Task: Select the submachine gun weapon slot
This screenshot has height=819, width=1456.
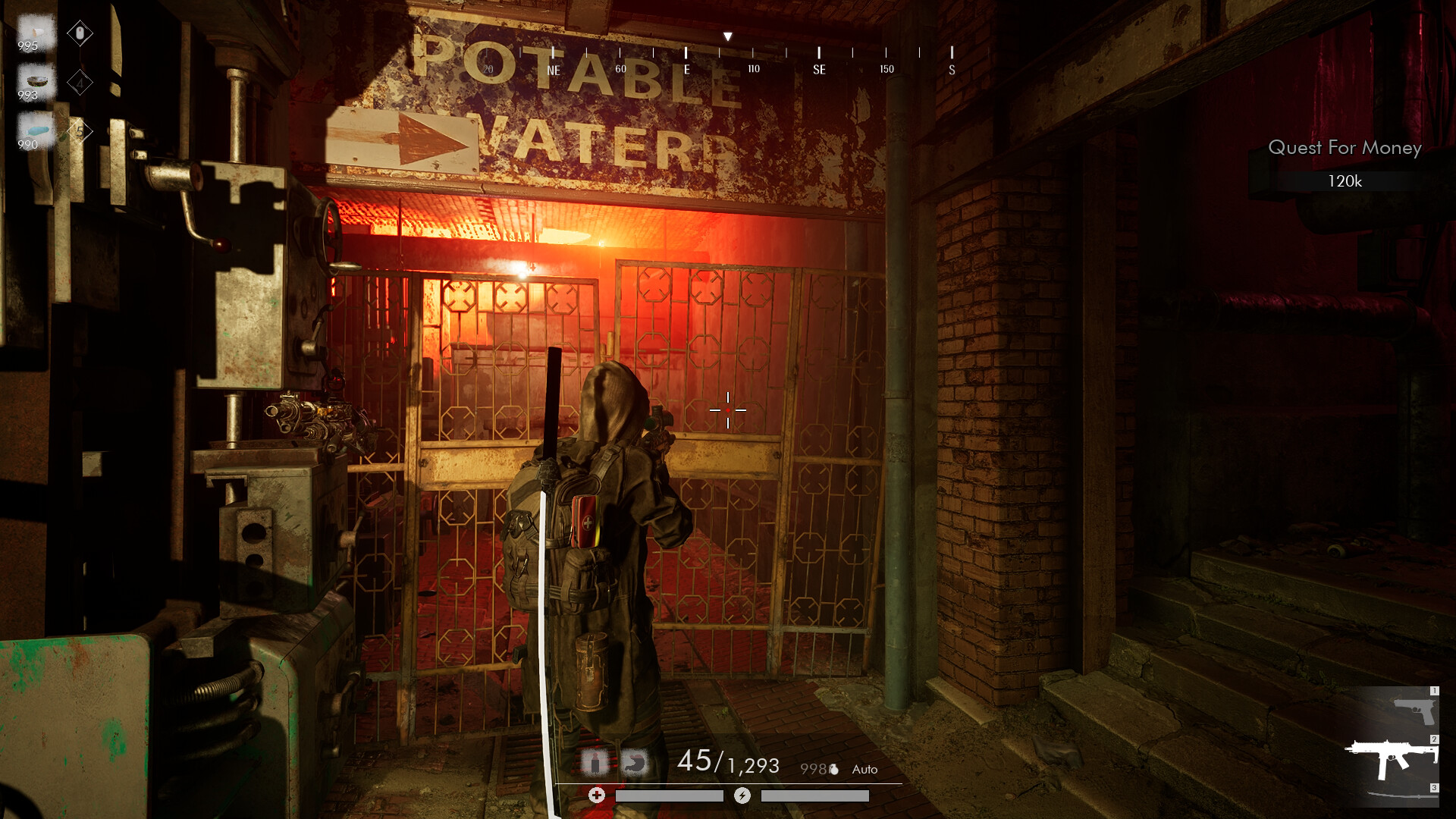Action: point(1392,758)
